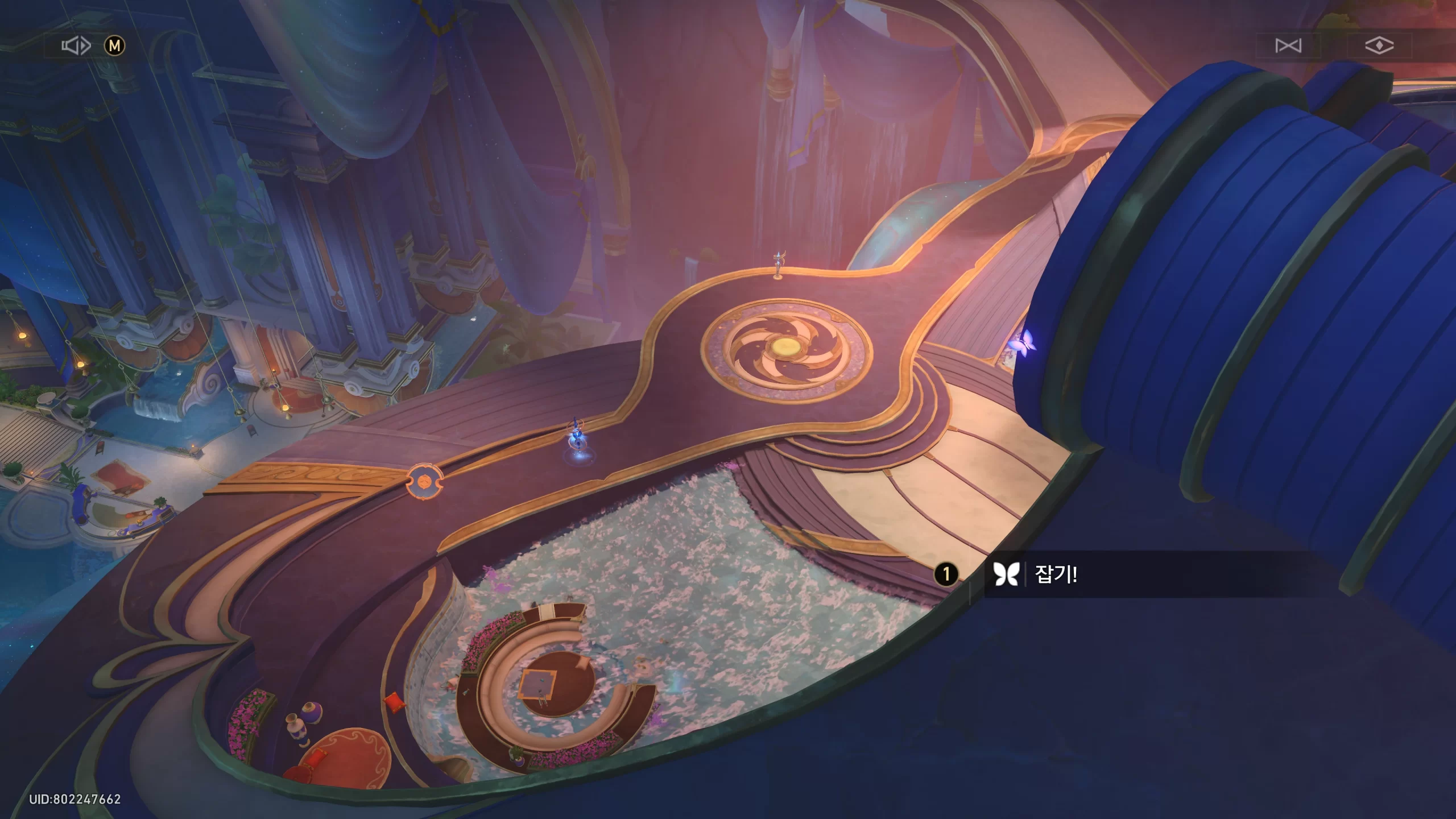The image size is (1456, 819).
Task: Toggle the eye-shaped view icon
Action: pyautogui.click(x=1379, y=45)
